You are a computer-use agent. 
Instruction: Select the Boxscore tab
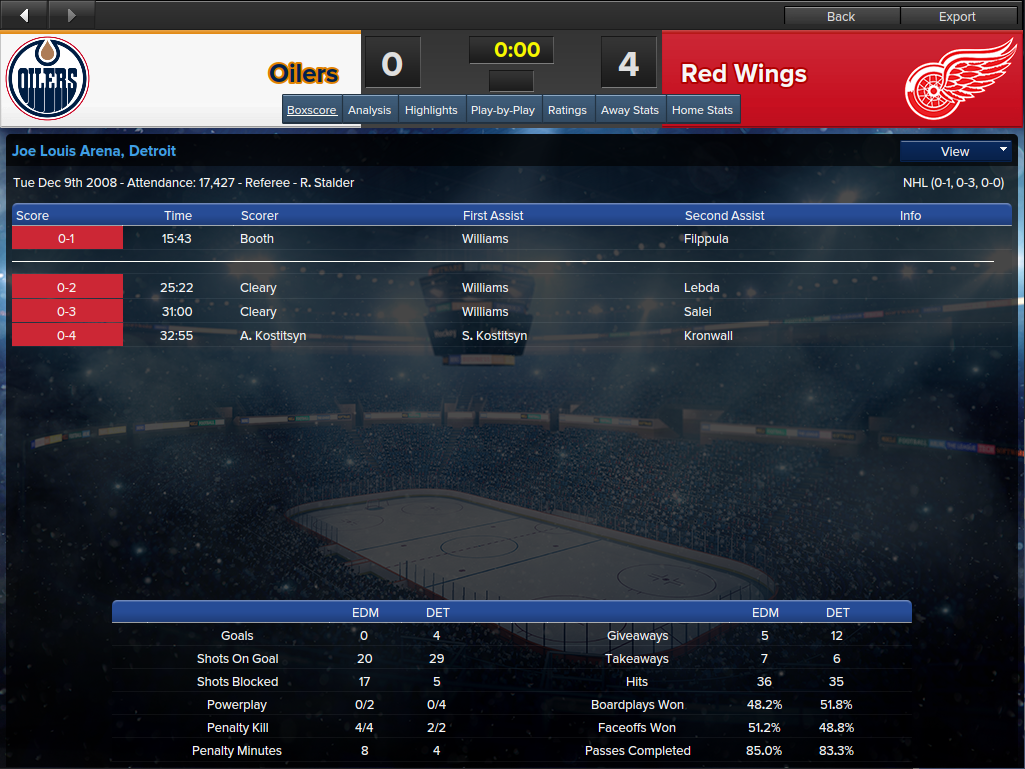click(x=311, y=110)
